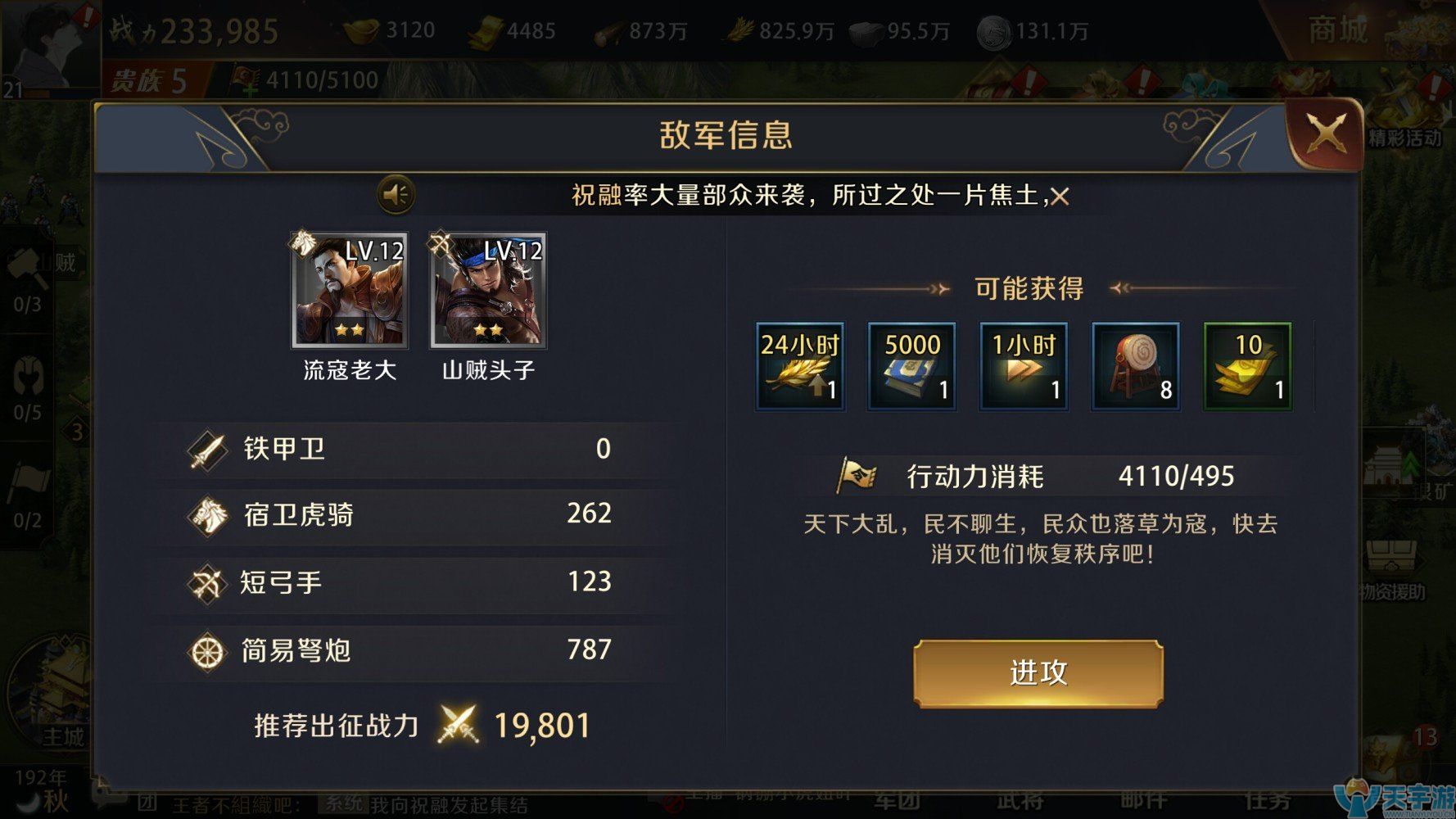
Task: Tap the war drum reward showing quantity 8
Action: 1135,366
